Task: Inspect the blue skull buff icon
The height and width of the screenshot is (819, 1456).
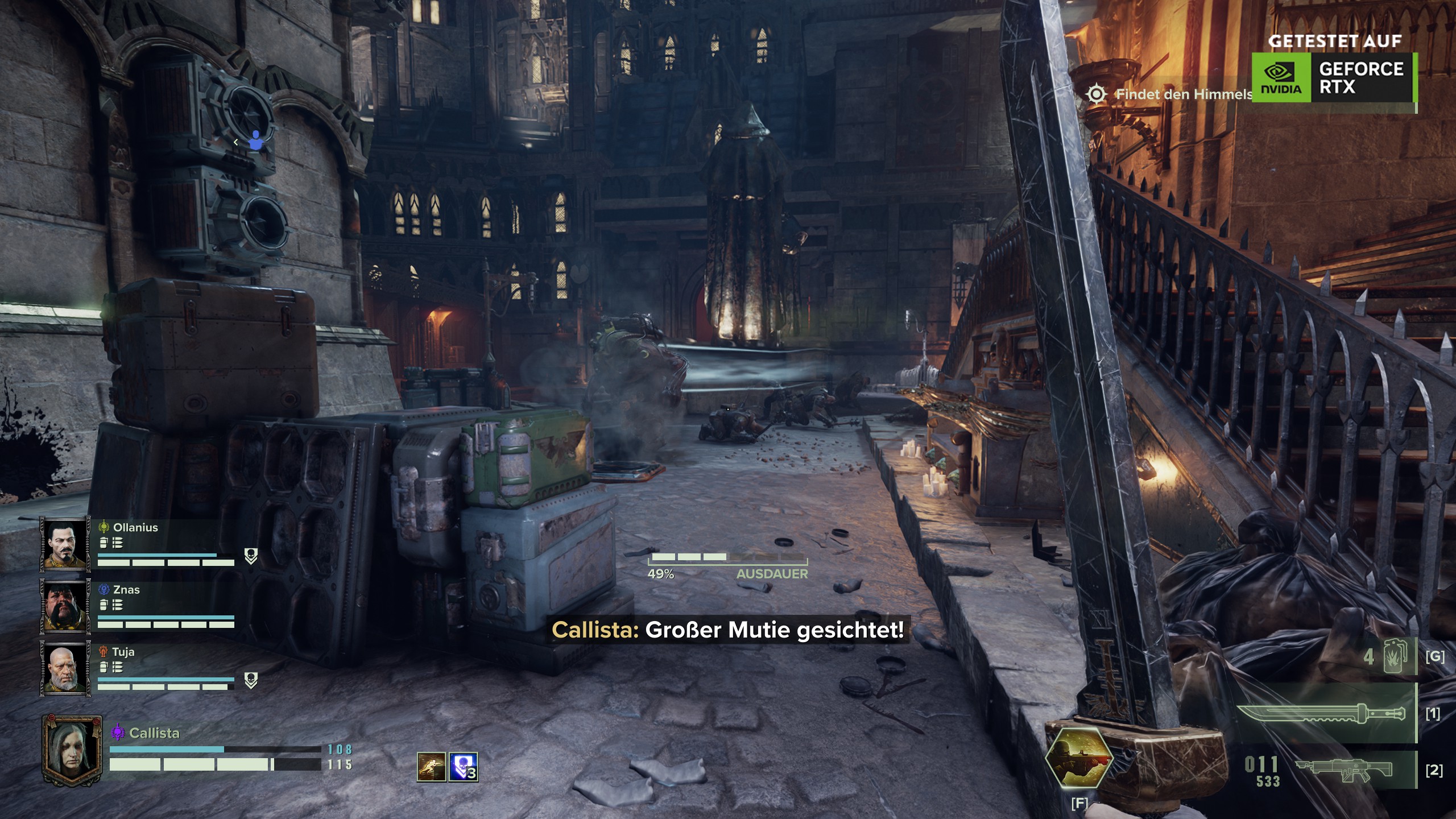Action: pos(463,767)
